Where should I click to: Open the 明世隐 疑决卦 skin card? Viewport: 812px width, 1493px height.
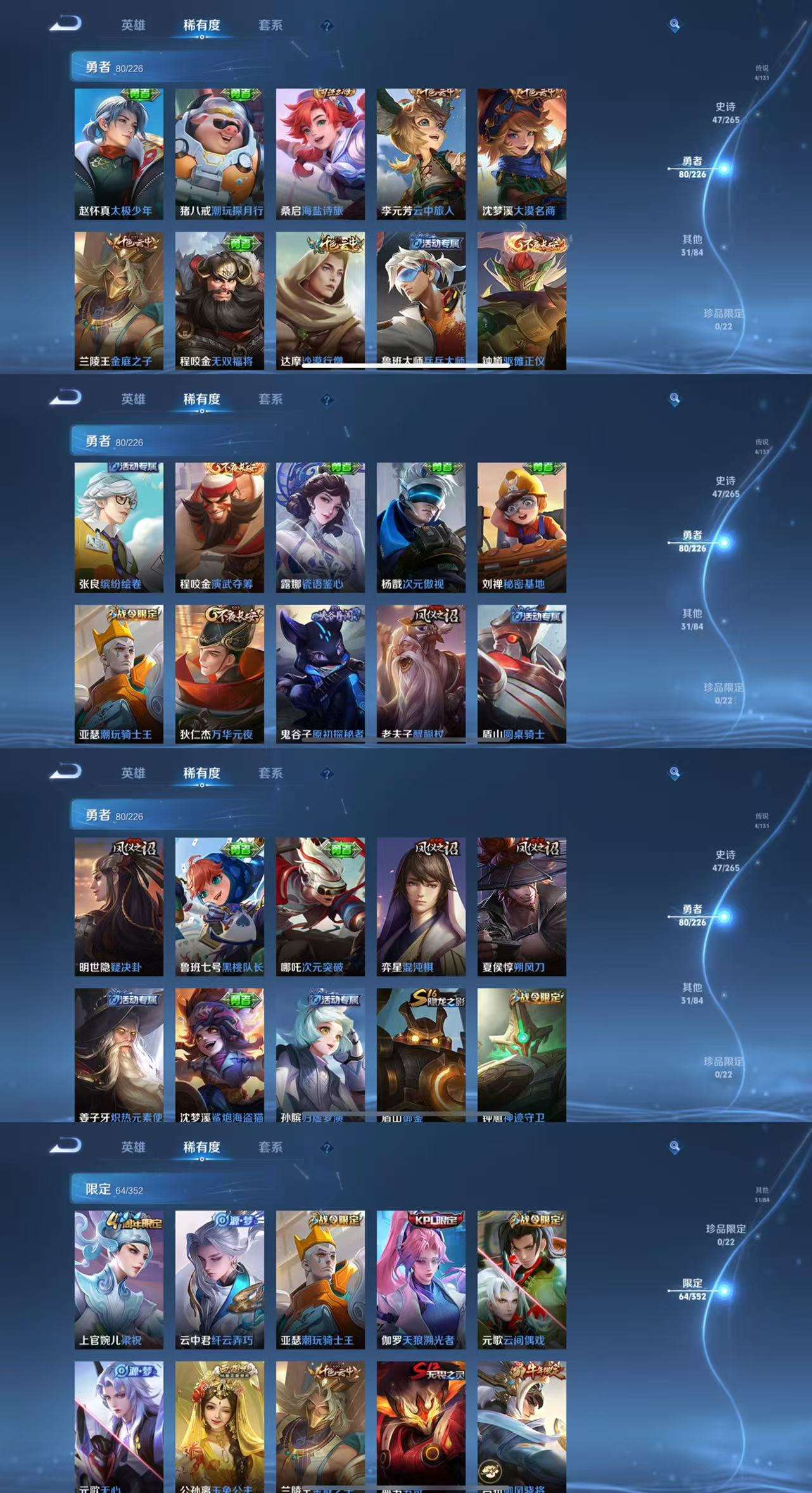118,906
